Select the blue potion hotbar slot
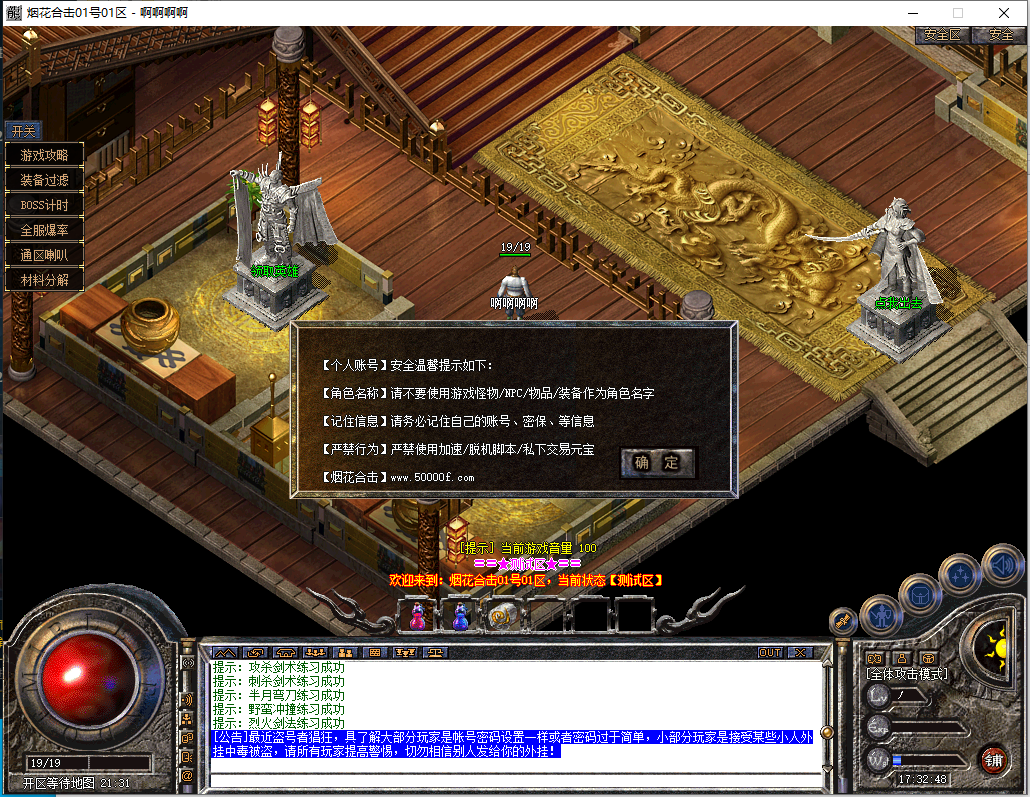Screen dimensions: 1030x797 [x=460, y=616]
